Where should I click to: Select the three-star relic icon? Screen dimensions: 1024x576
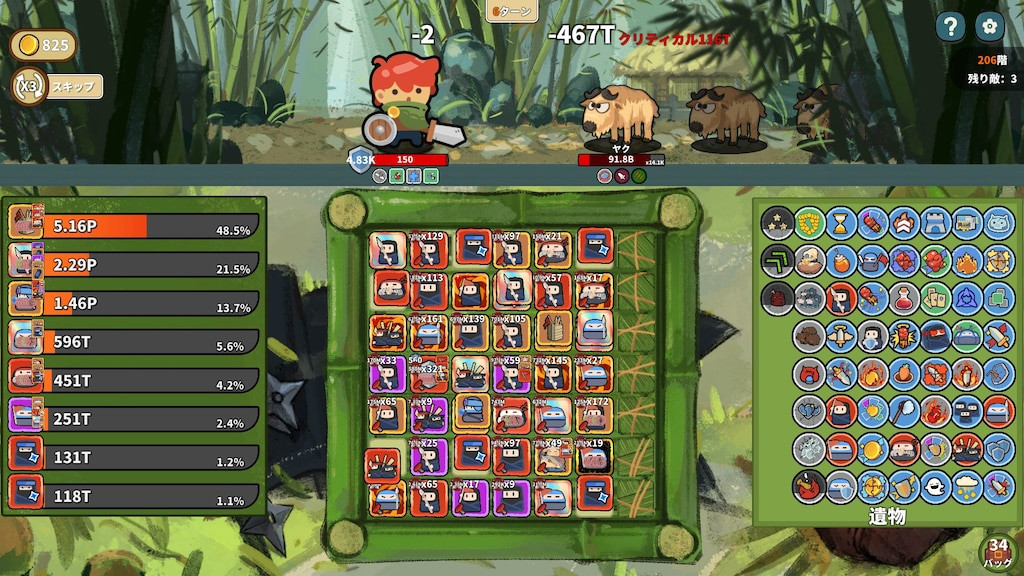pos(777,222)
